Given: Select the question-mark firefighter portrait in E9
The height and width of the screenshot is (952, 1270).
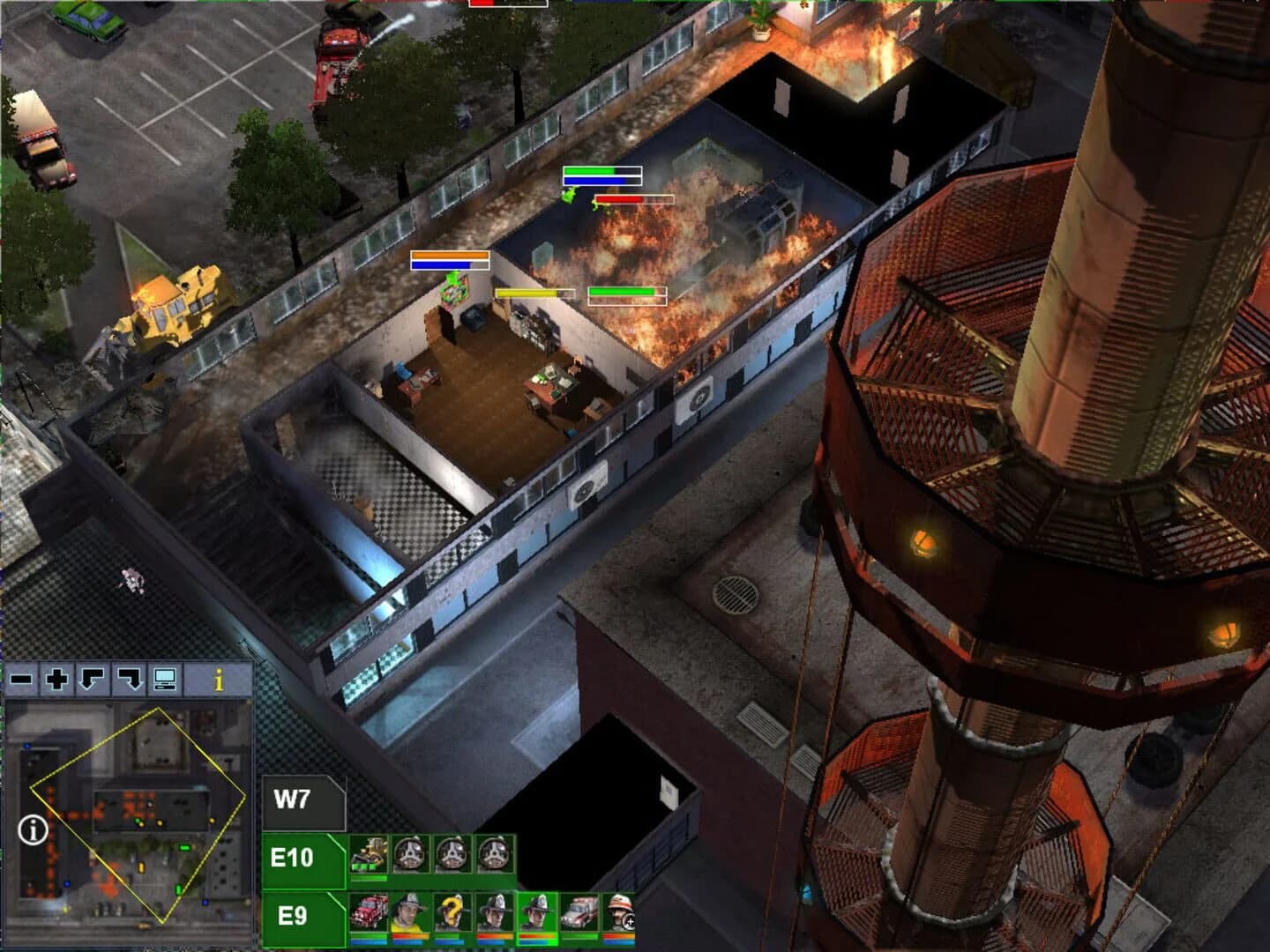Looking at the screenshot, I should tap(451, 911).
